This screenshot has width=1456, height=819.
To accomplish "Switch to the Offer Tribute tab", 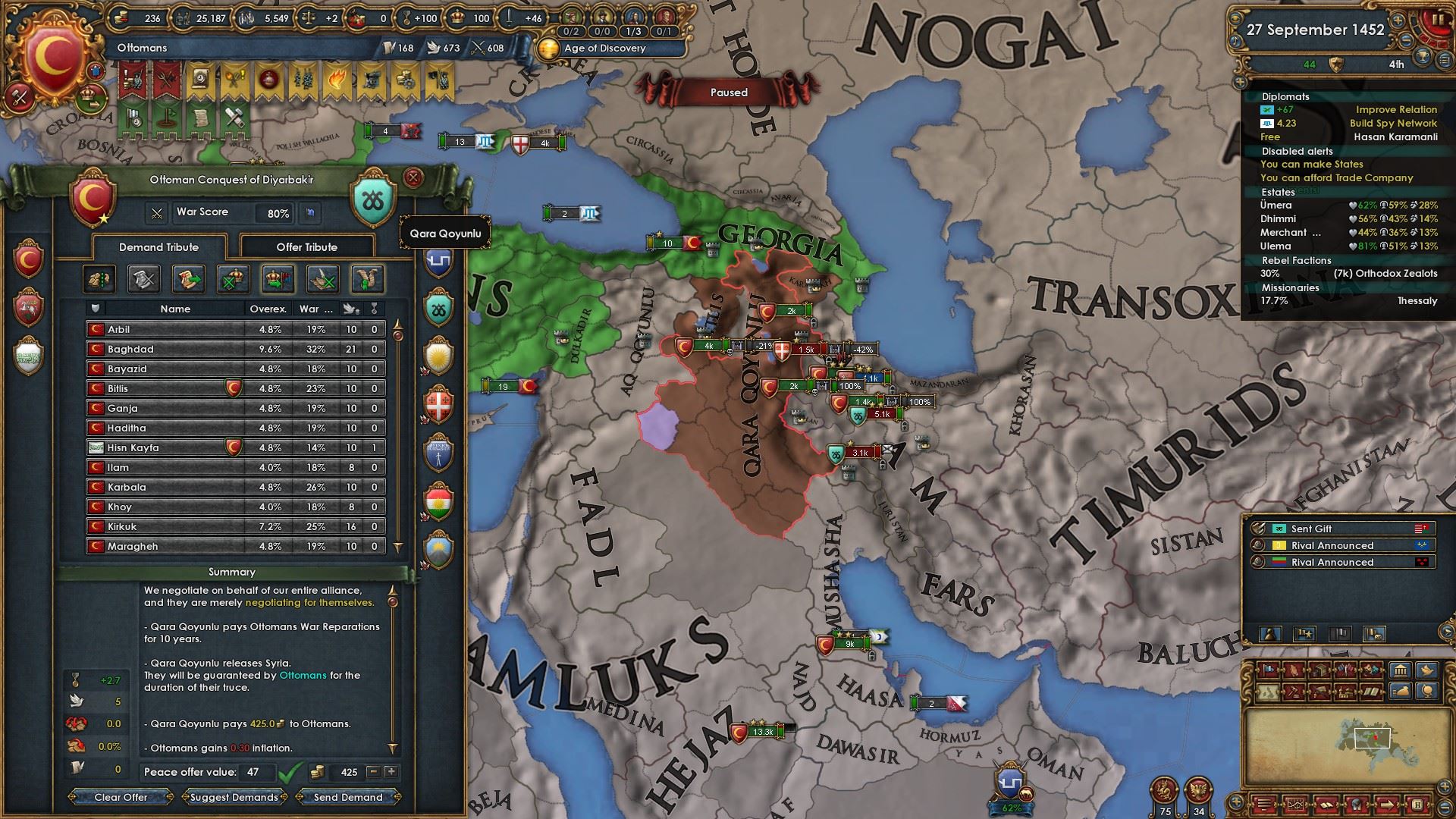I will 306,247.
